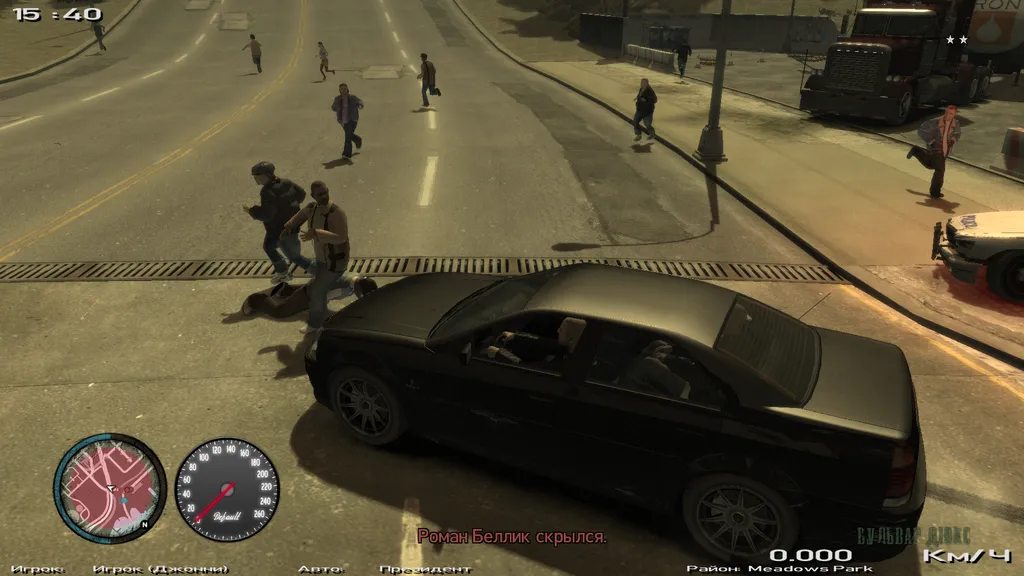Click the circular radar minimap
The image size is (1024, 576).
109,488
